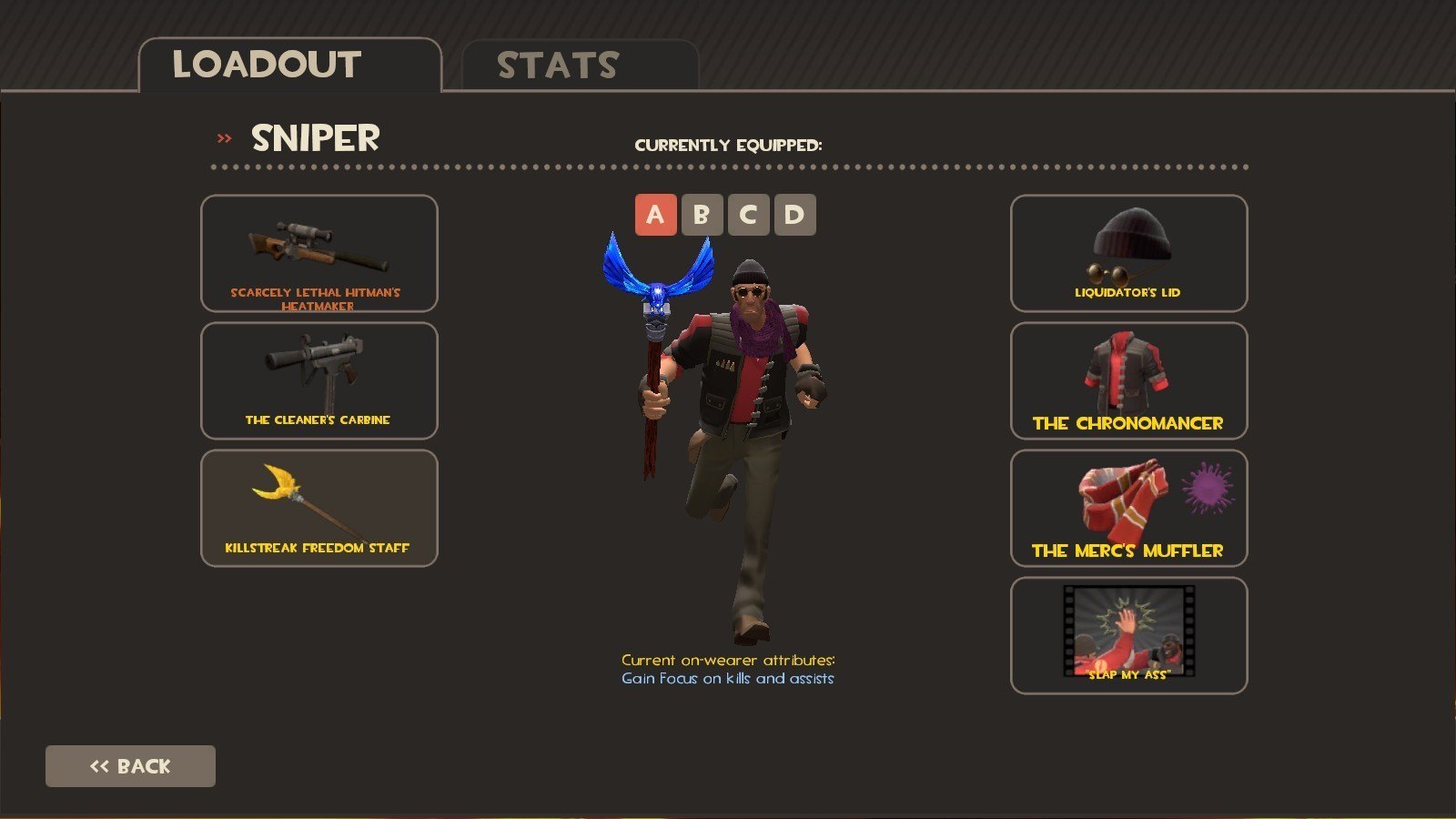
Task: Select the Loadout tab
Action: tap(289, 66)
